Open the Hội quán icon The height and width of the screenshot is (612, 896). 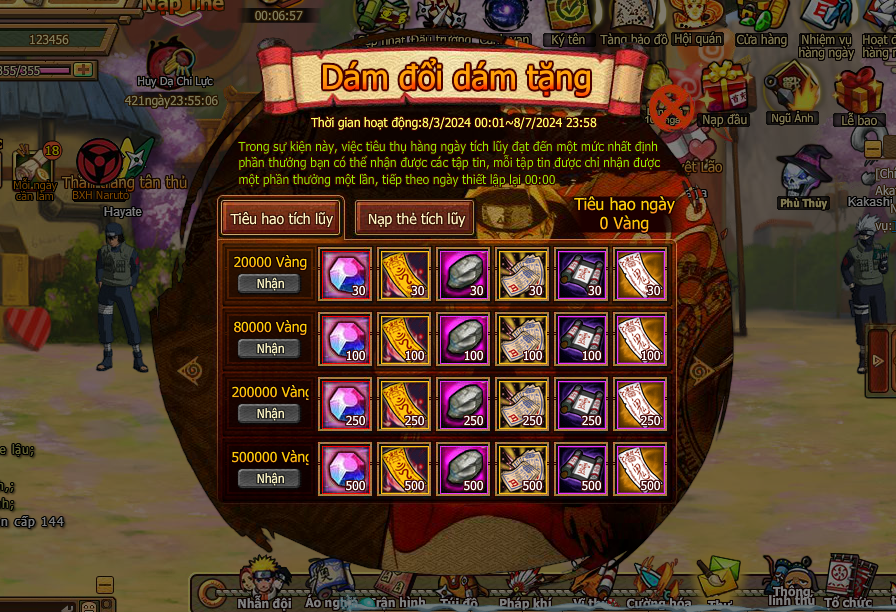(x=698, y=22)
